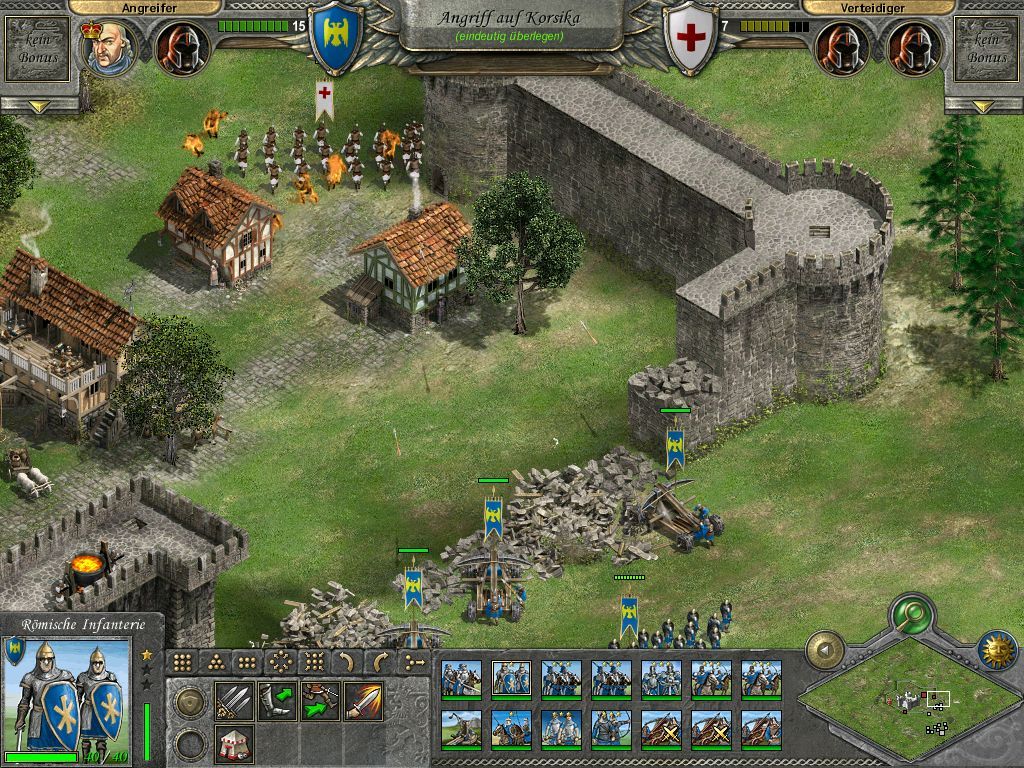Image resolution: width=1024 pixels, height=768 pixels.
Task: Choose the triangle wedge formation
Action: point(215,662)
